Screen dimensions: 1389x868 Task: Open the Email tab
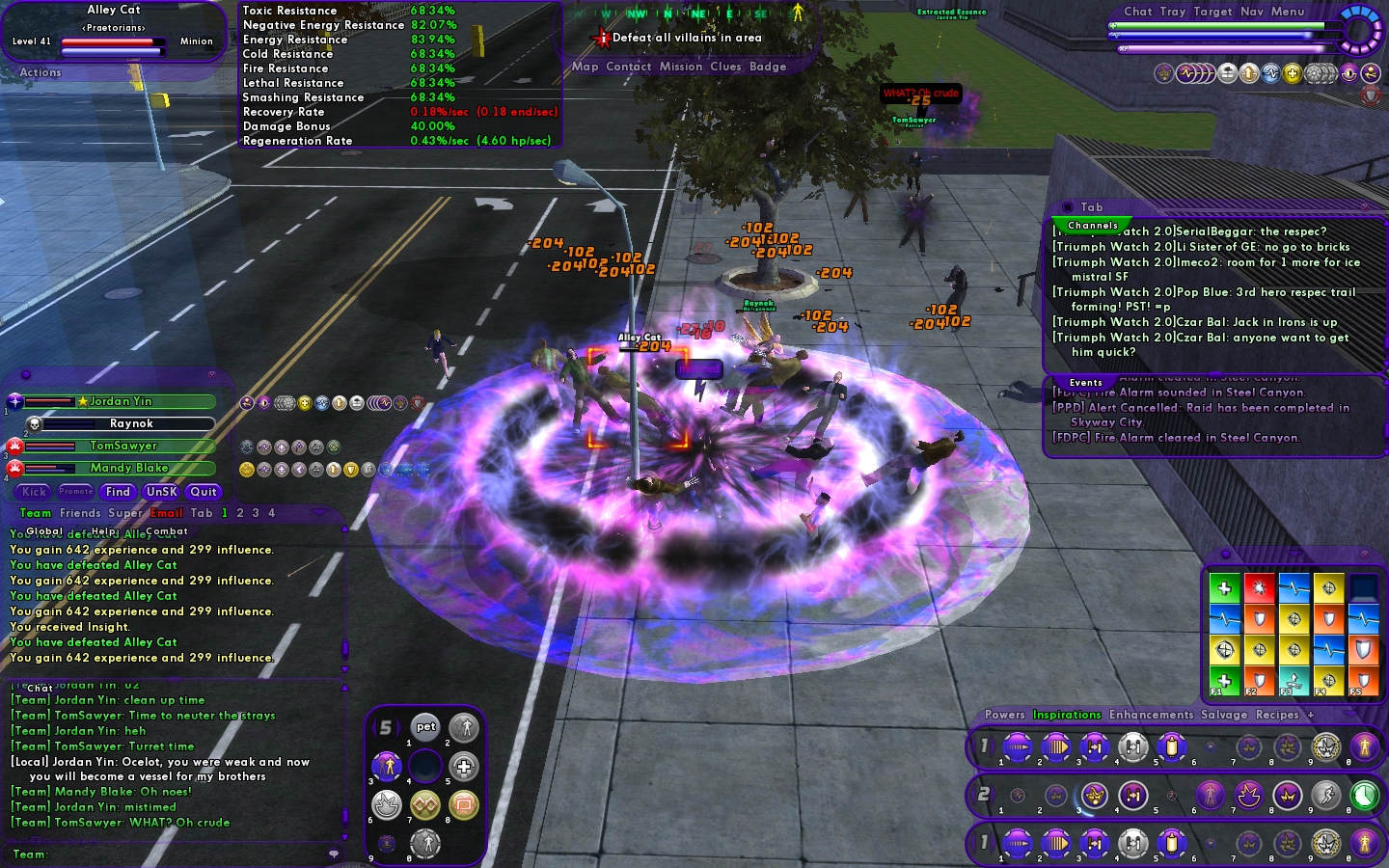point(166,513)
